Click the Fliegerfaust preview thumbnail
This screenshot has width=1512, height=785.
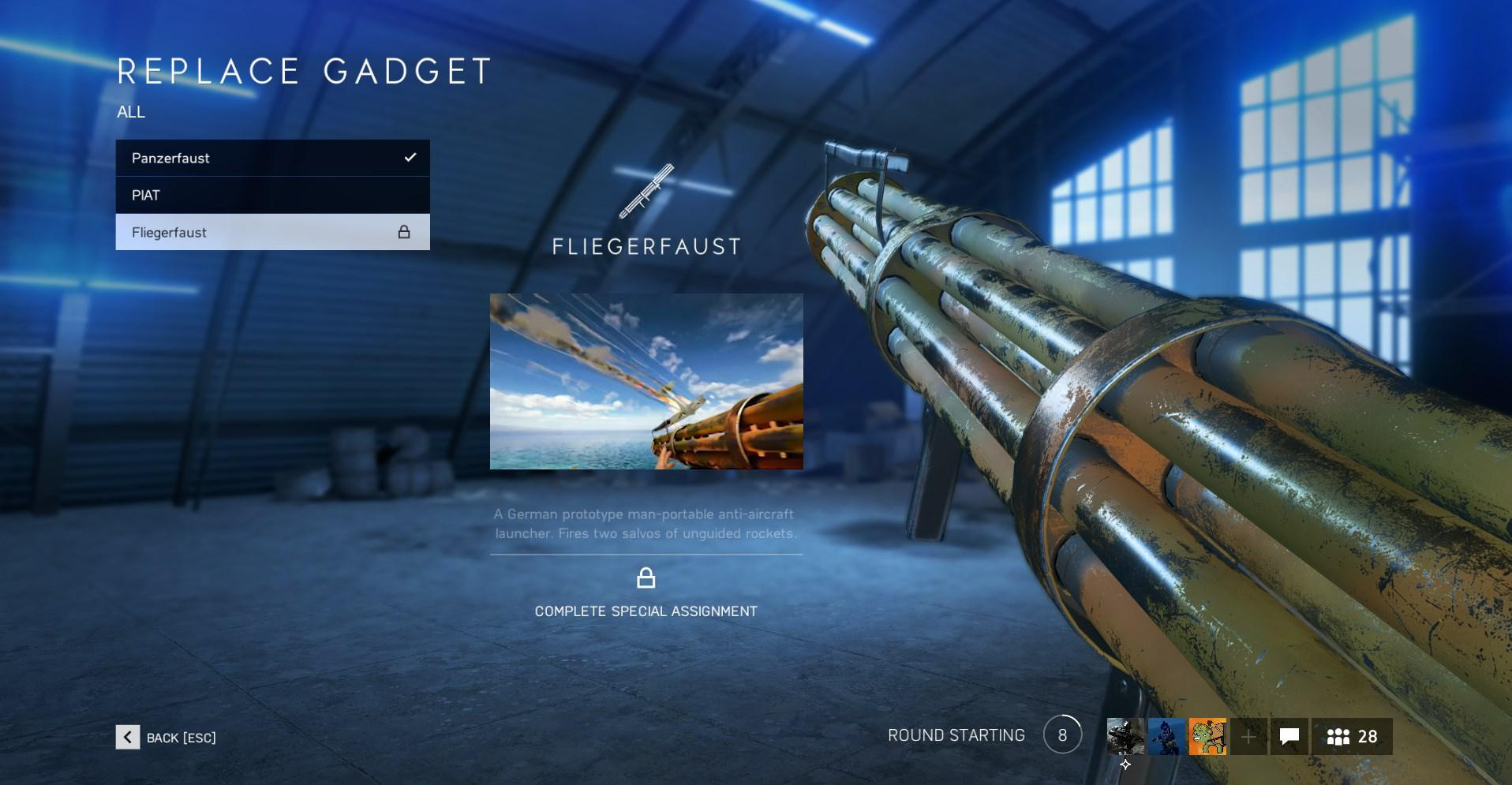646,382
